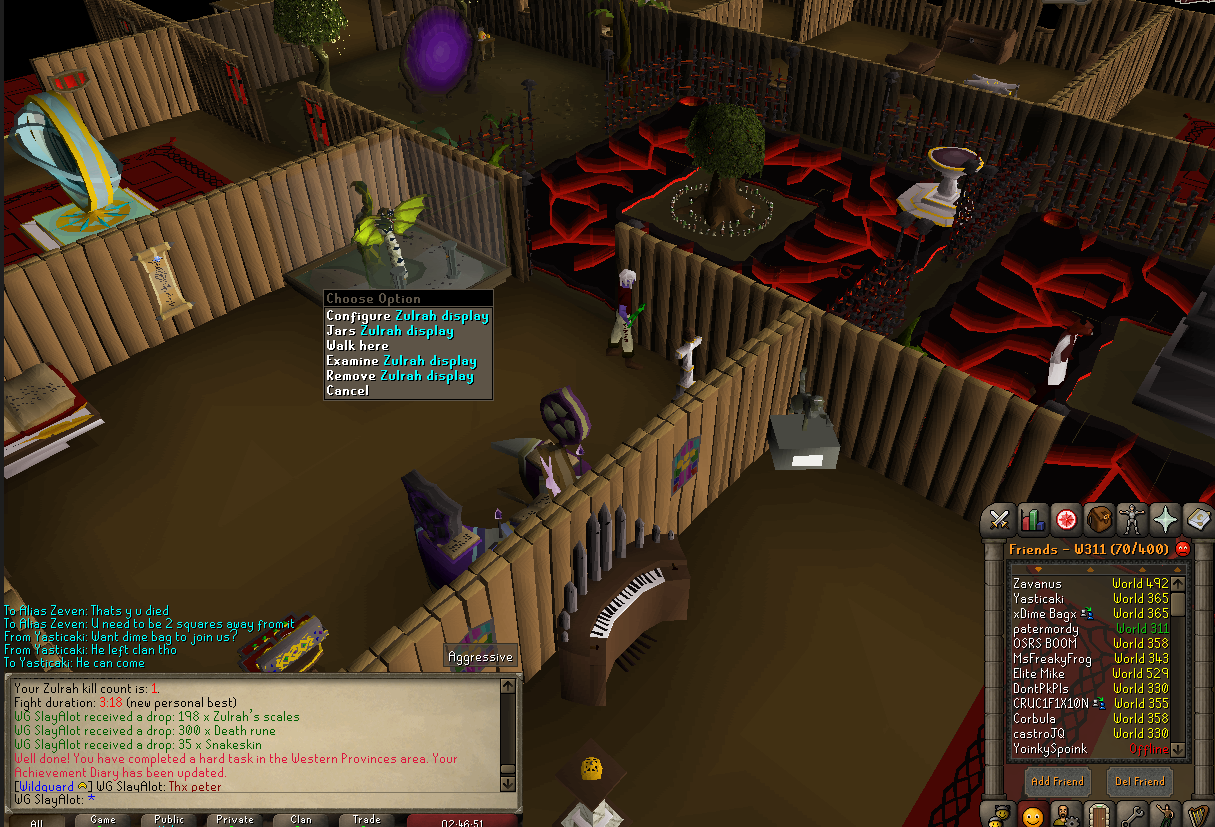Choose Configure Zulrah display option
Screen dimensions: 1215x827
click(407, 316)
